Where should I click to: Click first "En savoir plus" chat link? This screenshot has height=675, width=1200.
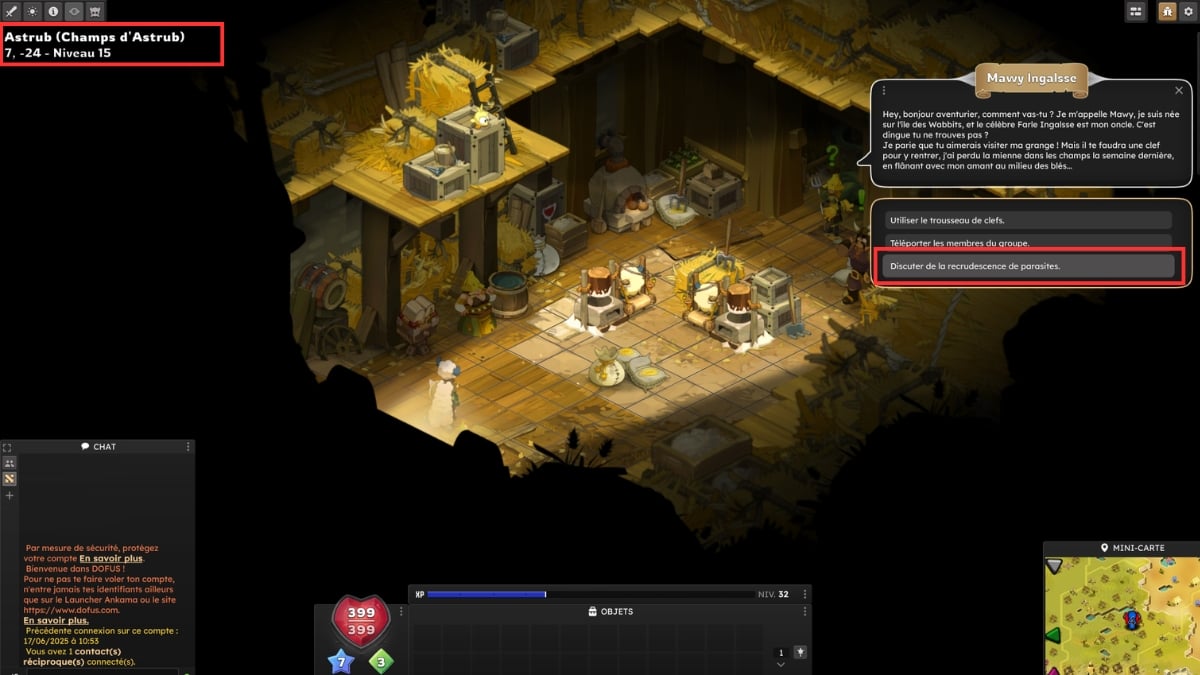coord(111,558)
